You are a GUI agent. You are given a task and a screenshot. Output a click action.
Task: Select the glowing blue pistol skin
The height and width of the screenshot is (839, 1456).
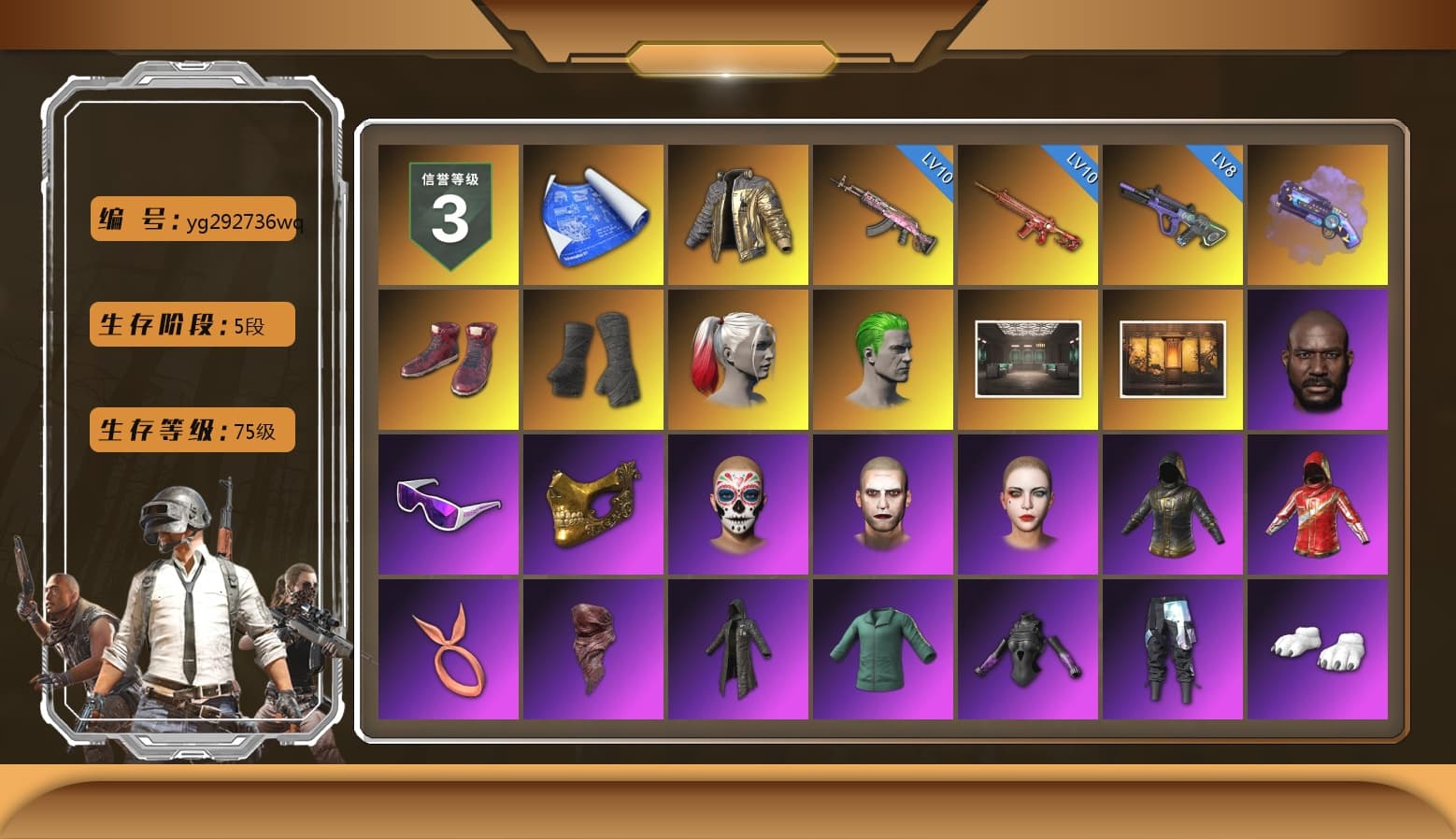click(x=1319, y=215)
